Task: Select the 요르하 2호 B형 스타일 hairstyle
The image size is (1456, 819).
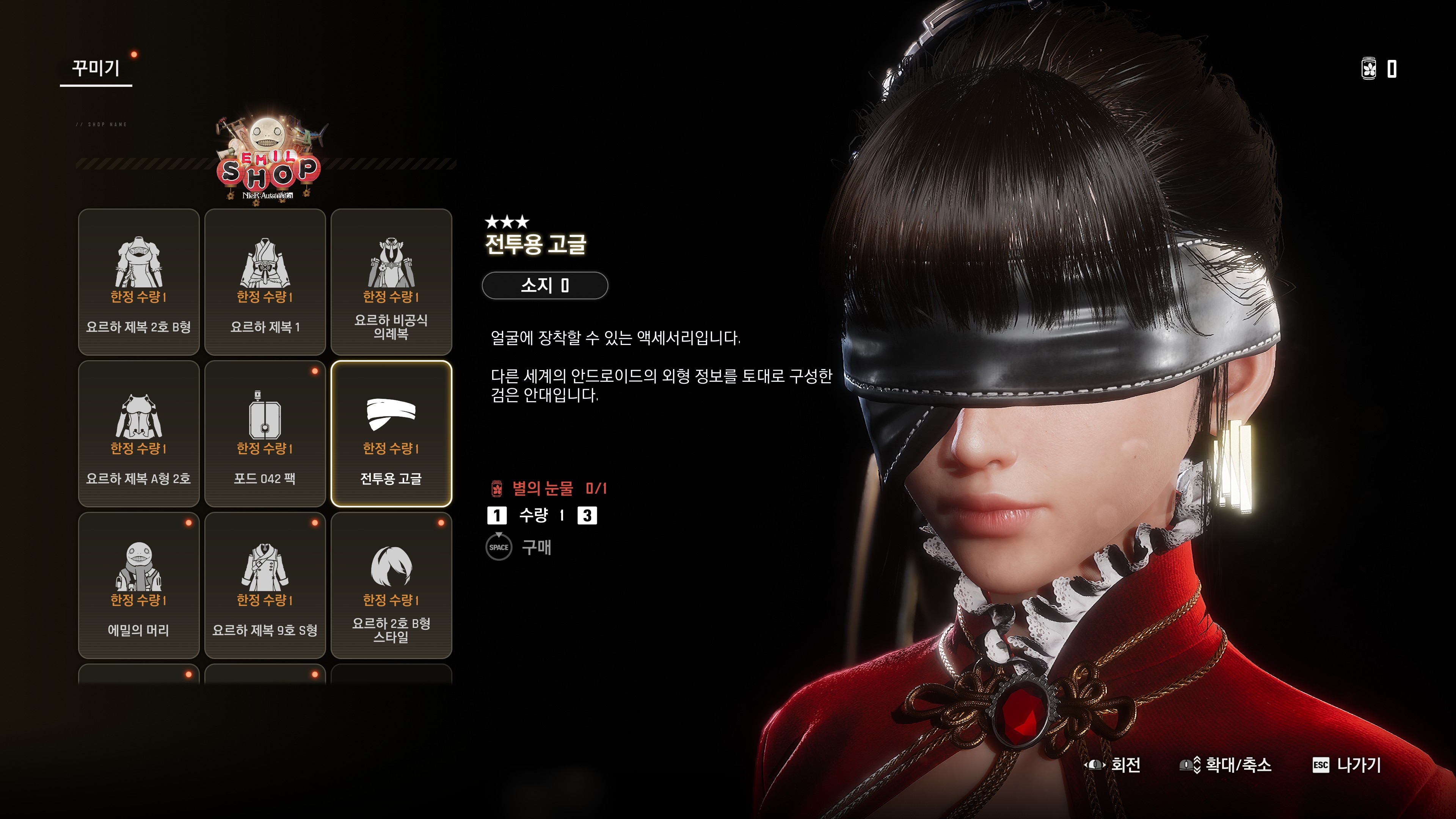Action: [391, 585]
